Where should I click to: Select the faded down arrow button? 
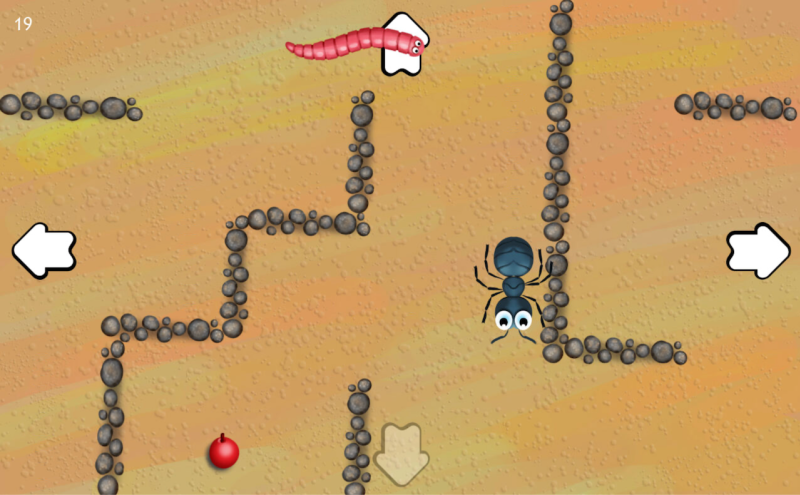pyautogui.click(x=401, y=454)
